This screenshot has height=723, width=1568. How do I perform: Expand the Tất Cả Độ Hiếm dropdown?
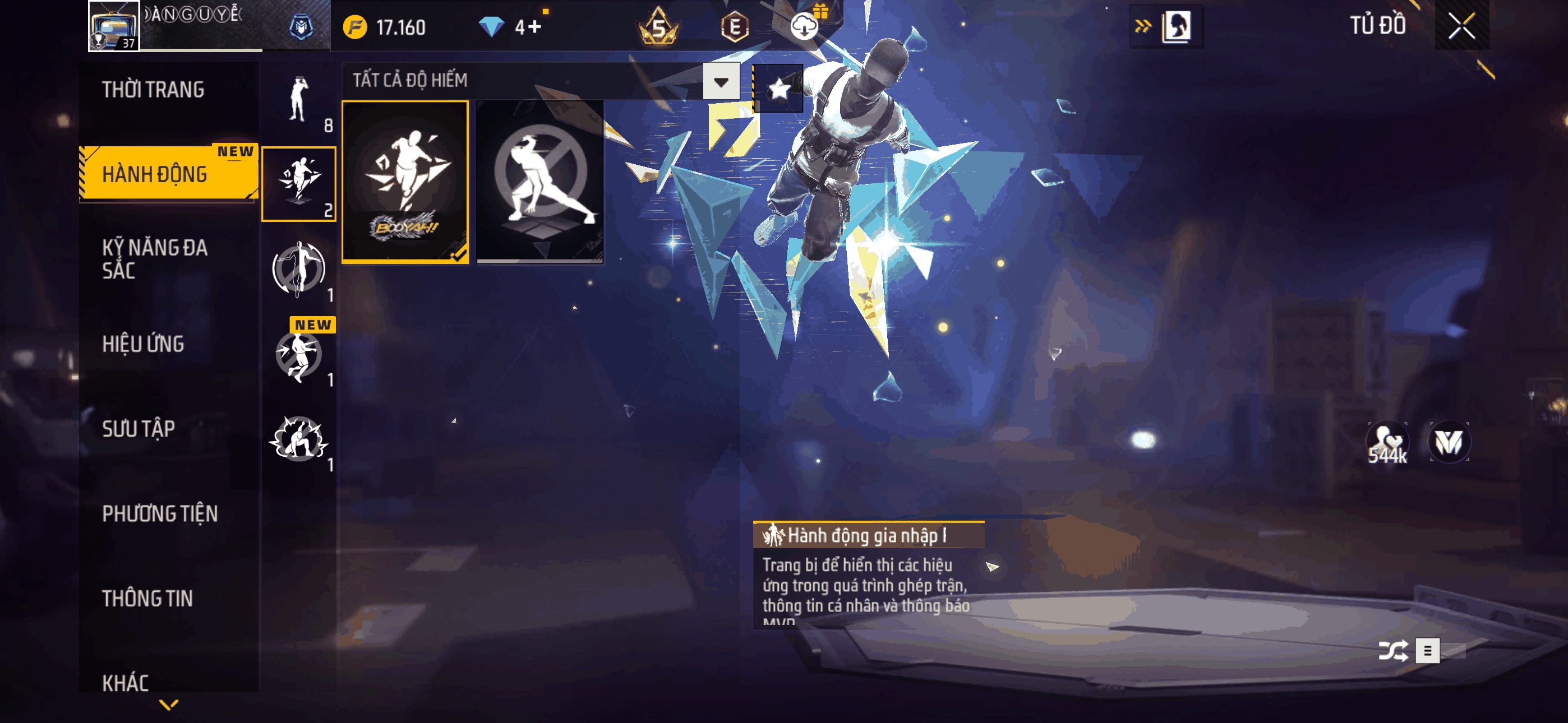[721, 82]
